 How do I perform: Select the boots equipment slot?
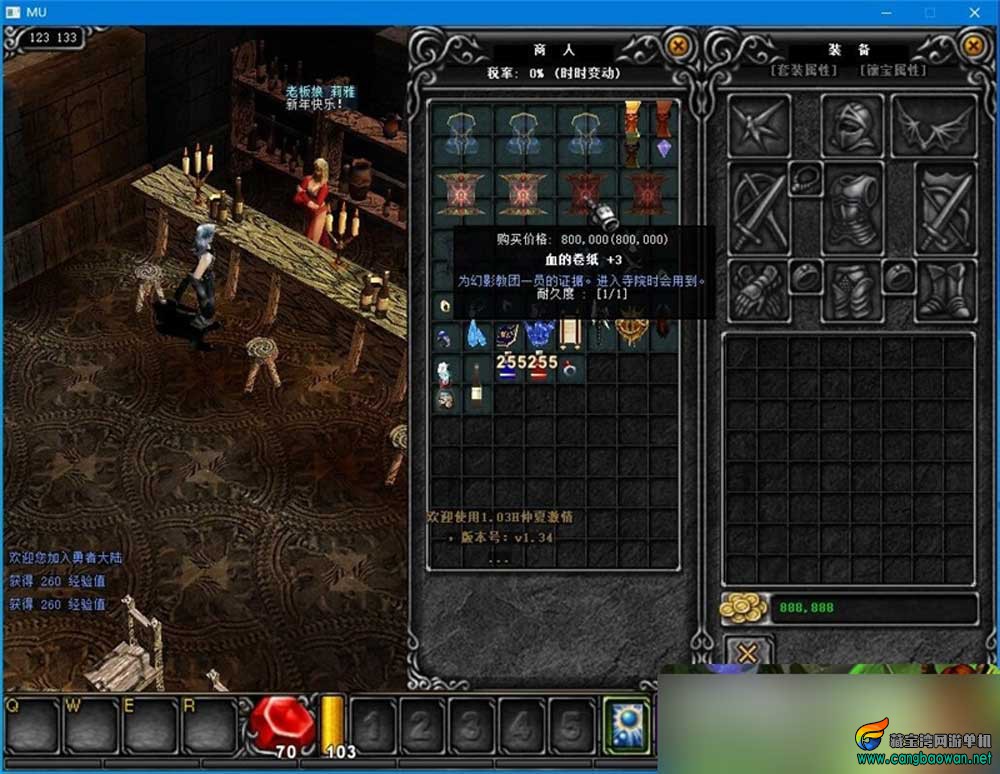tap(944, 289)
